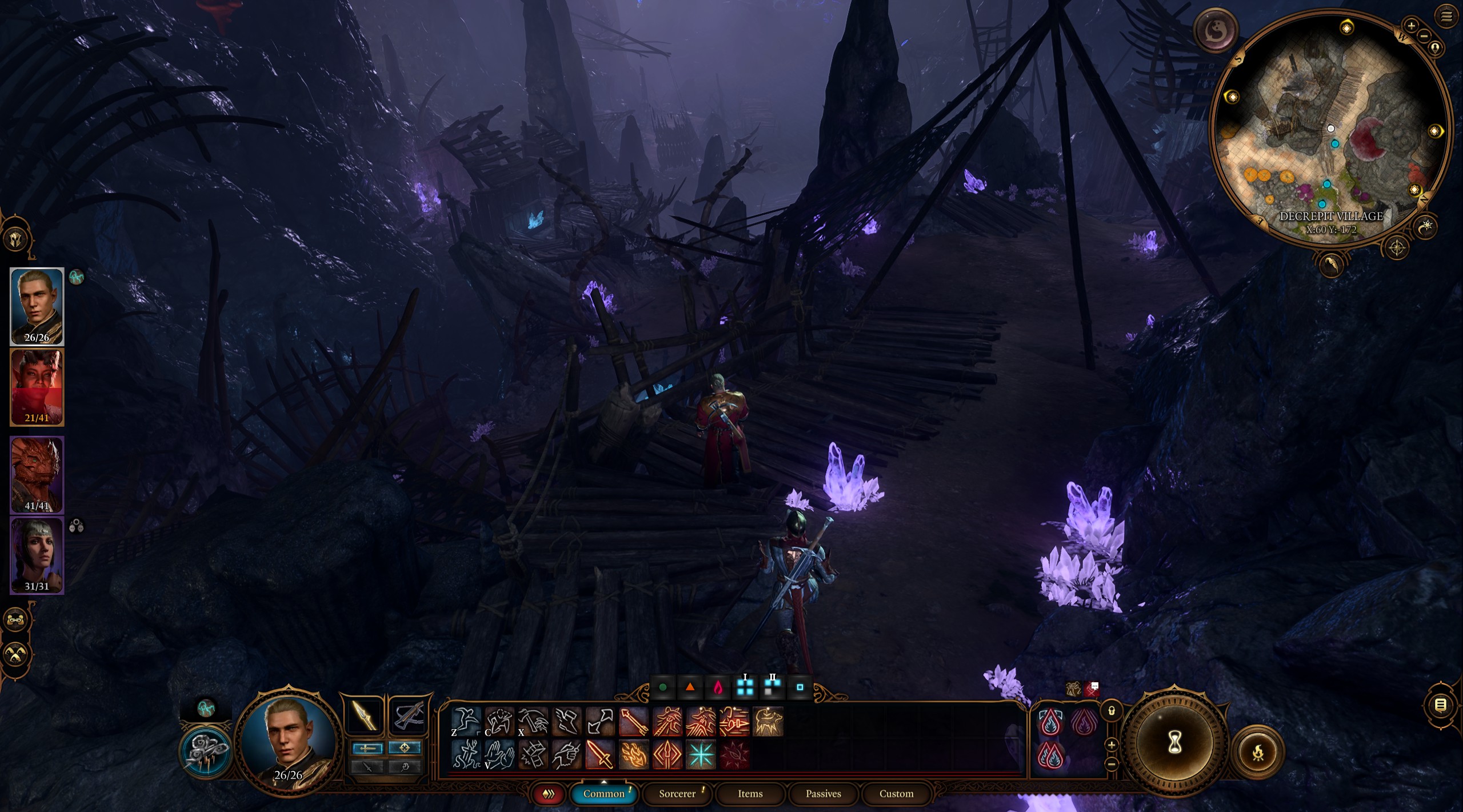Open the campfire rest menu
The width and height of the screenshot is (1463, 812).
[x=1258, y=752]
